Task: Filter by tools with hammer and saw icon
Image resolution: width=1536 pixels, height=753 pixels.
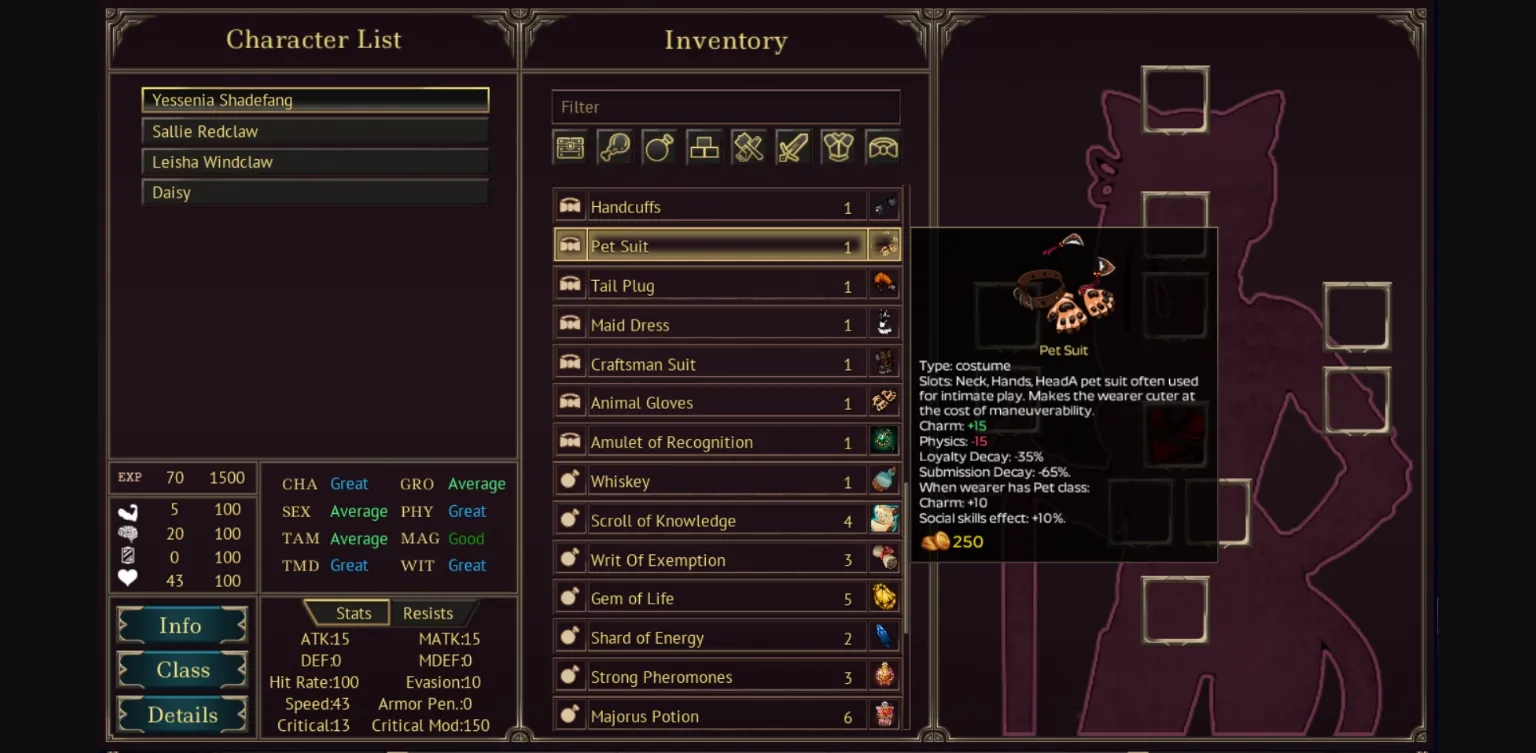Action: (748, 148)
